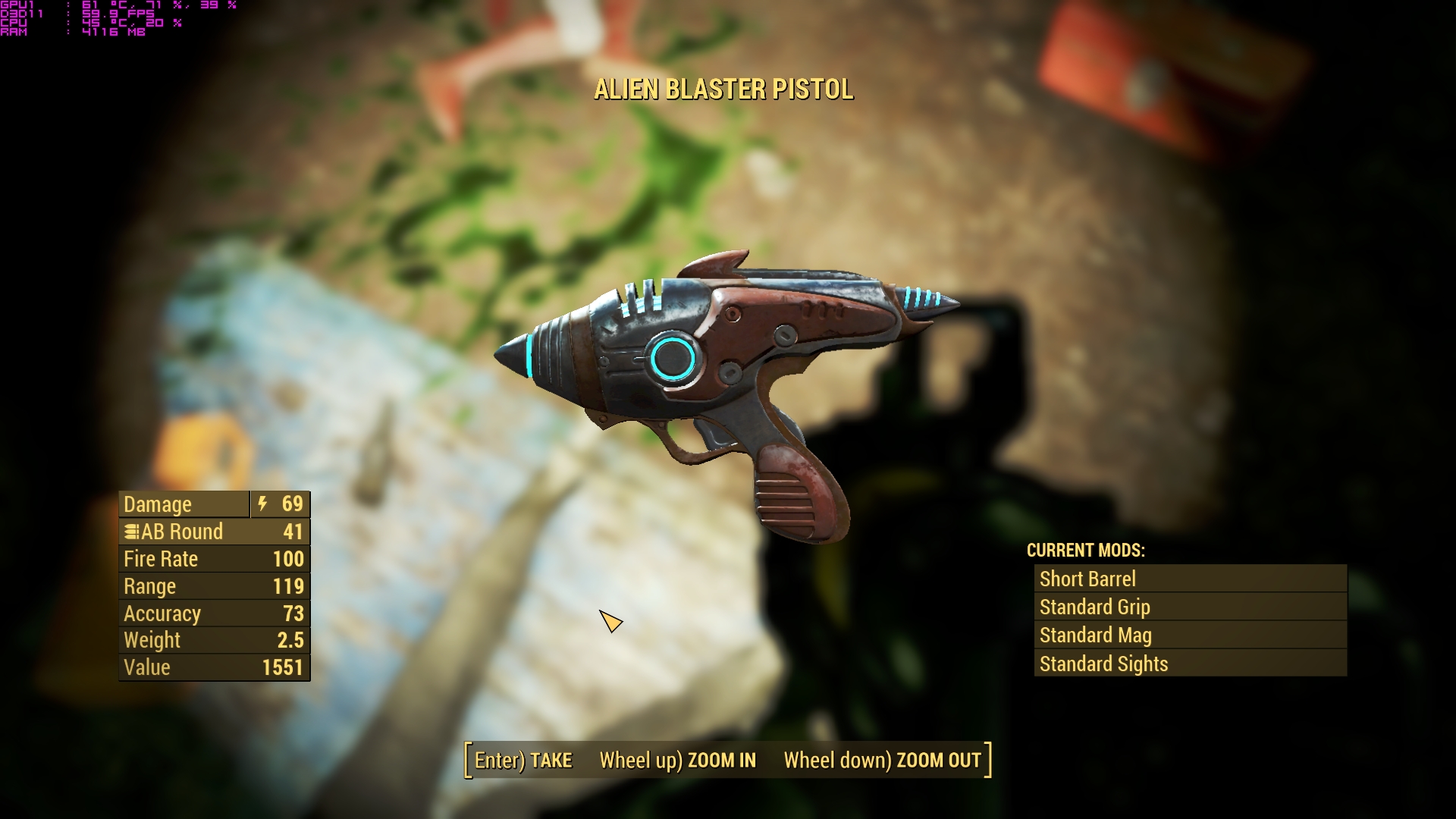1456x819 pixels.
Task: Expand the CURRENT MODS list header
Action: [x=1086, y=551]
